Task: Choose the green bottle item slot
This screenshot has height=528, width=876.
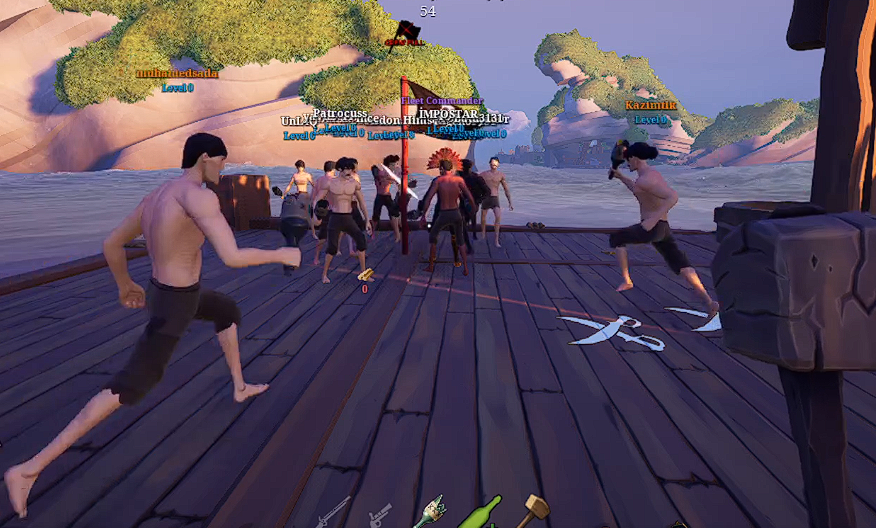Action: 480,512
